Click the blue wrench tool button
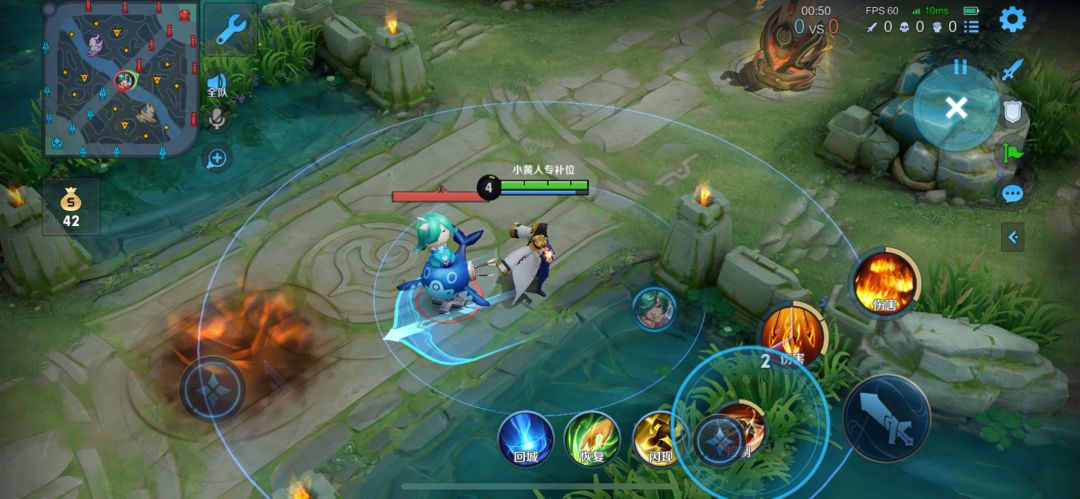Viewport: 1080px width, 499px height. (231, 30)
